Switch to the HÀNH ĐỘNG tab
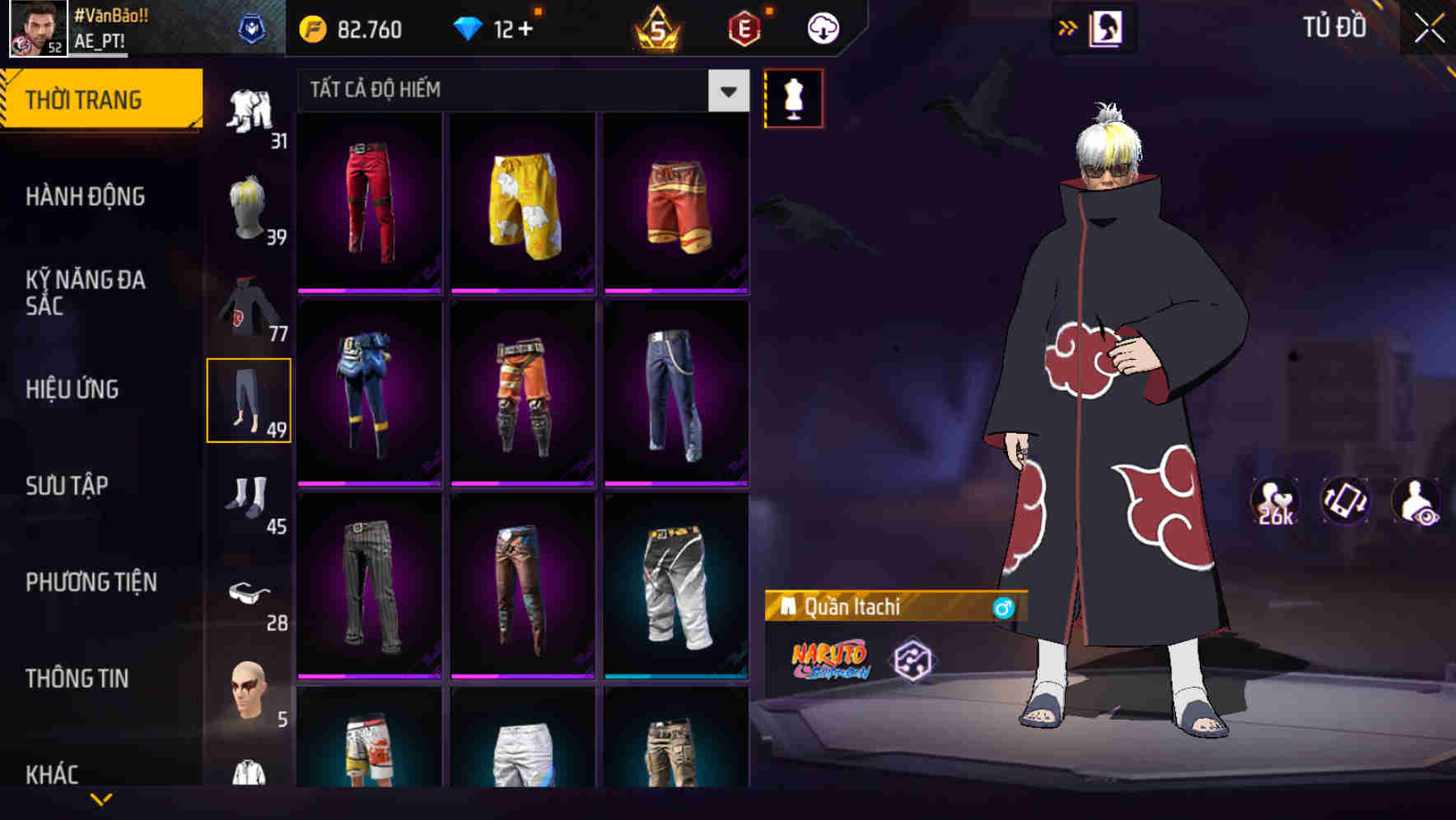Screen dimensions: 1456x820 [x=86, y=197]
